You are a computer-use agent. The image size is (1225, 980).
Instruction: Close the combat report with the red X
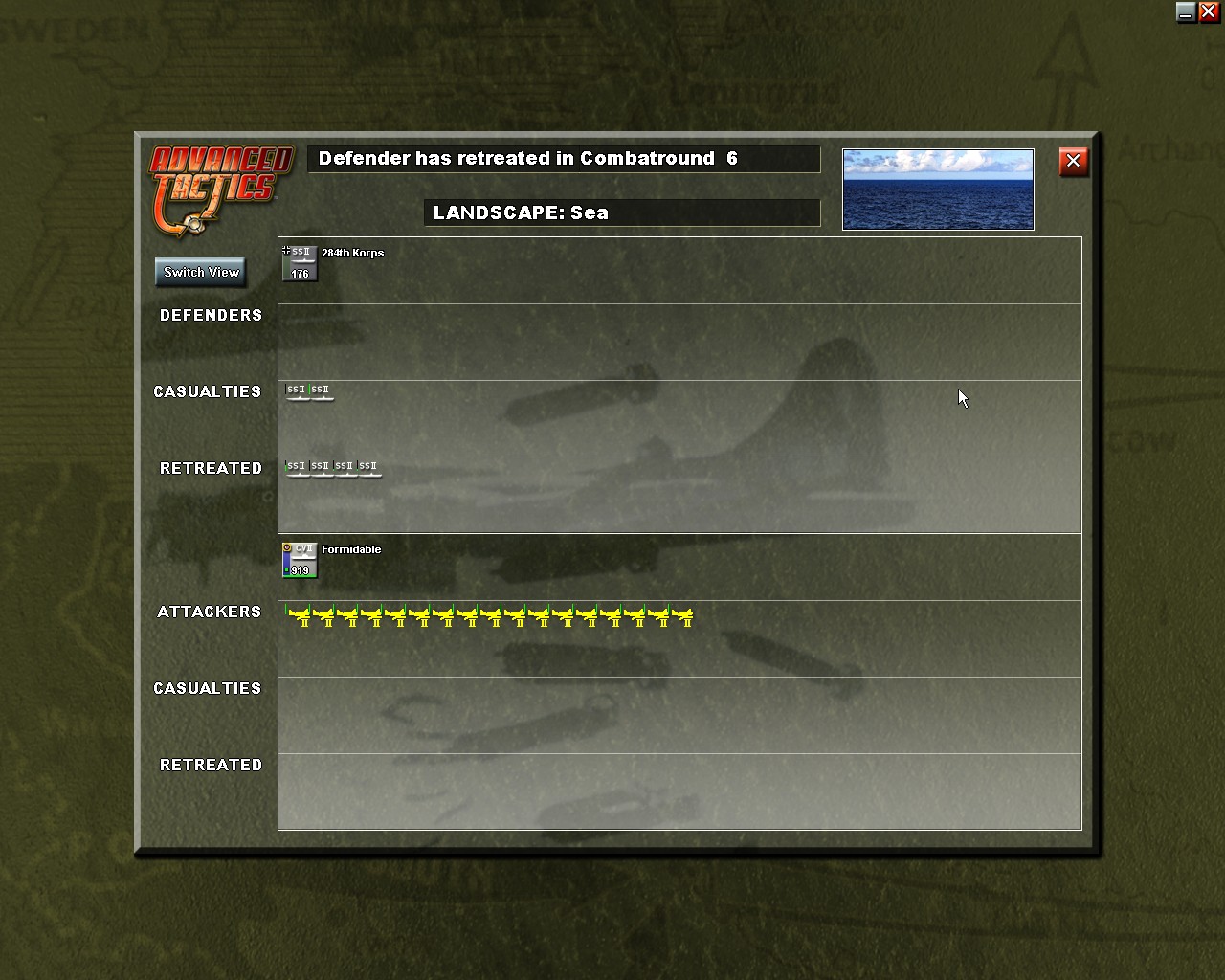1073,161
